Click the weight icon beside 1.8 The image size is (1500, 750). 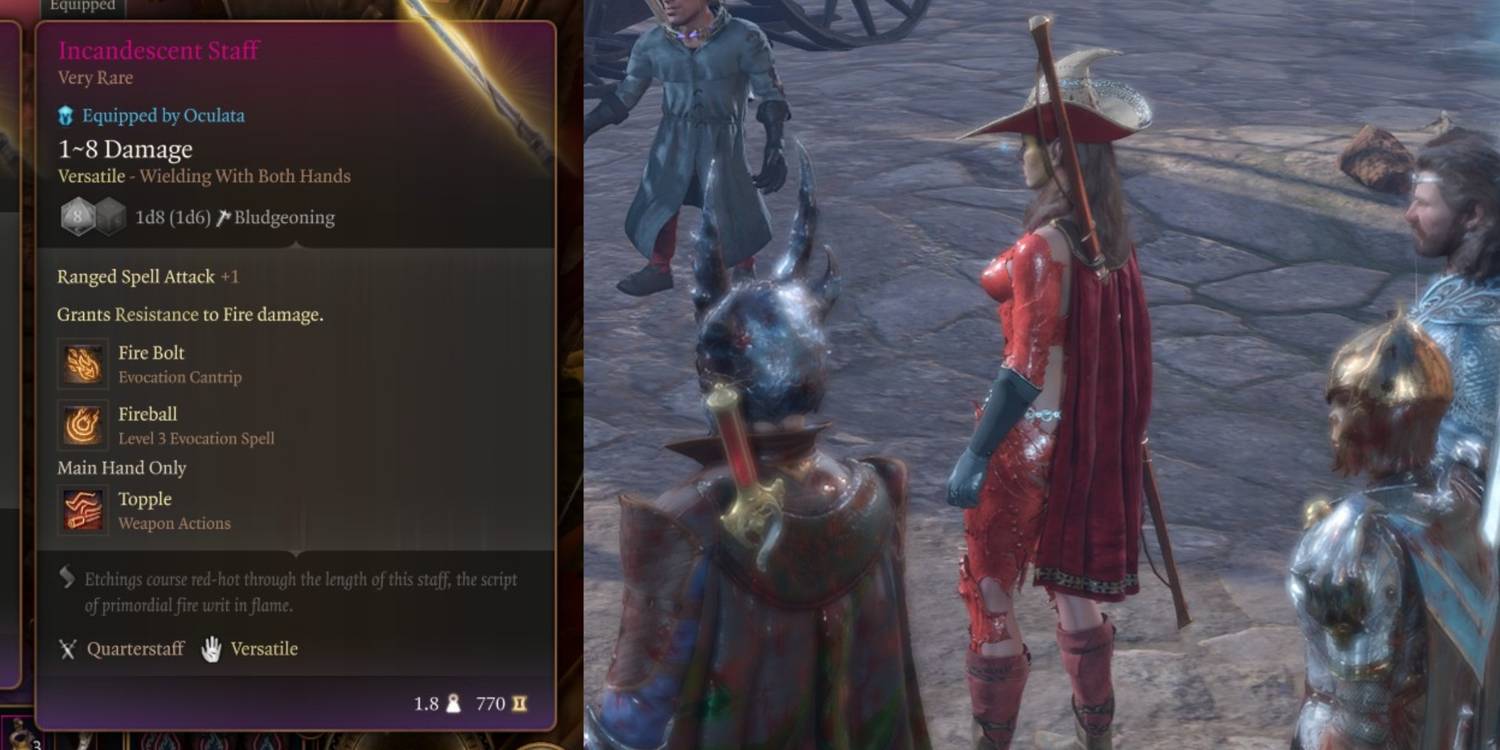pyautogui.click(x=451, y=704)
